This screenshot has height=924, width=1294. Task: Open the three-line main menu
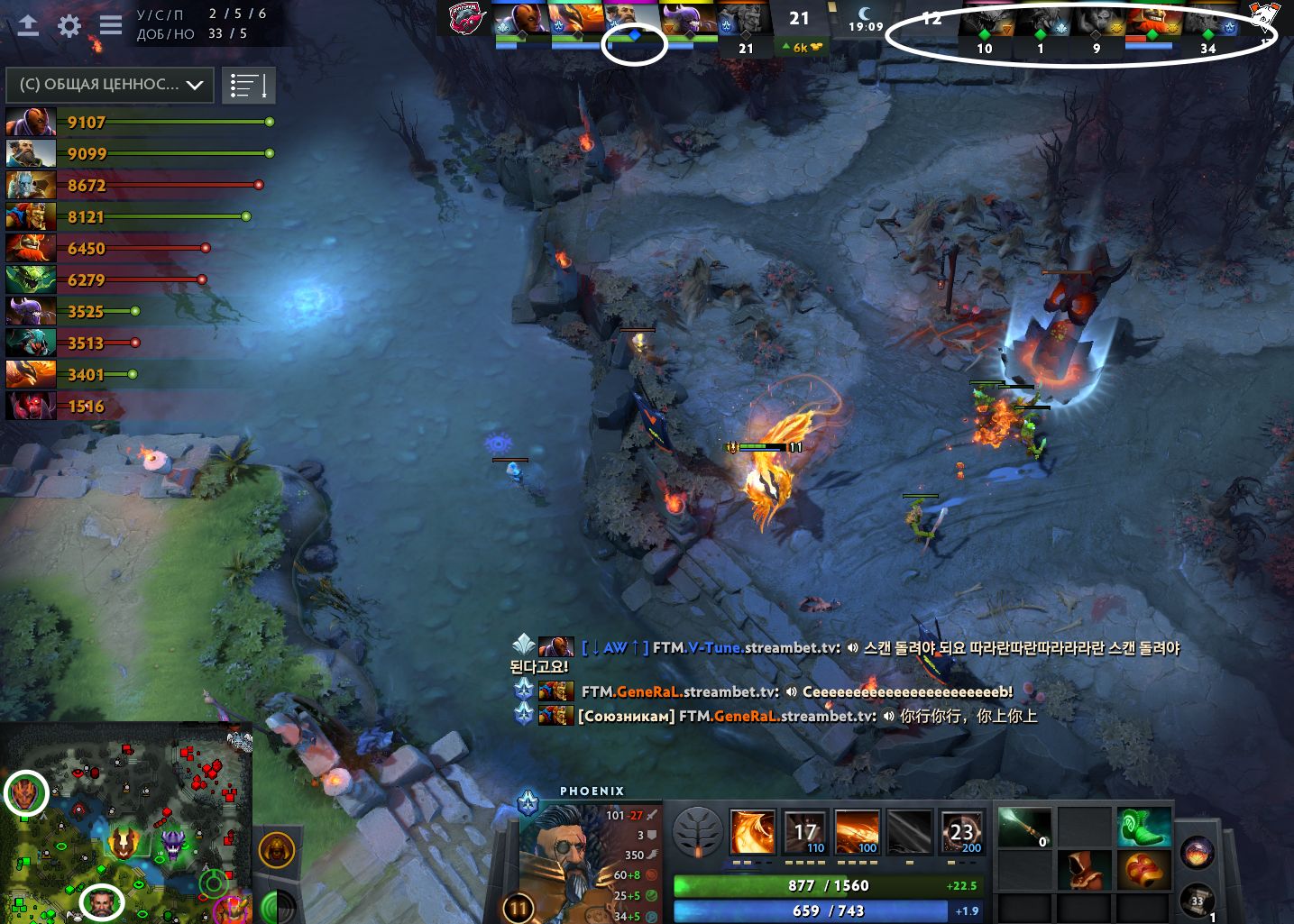point(111,24)
